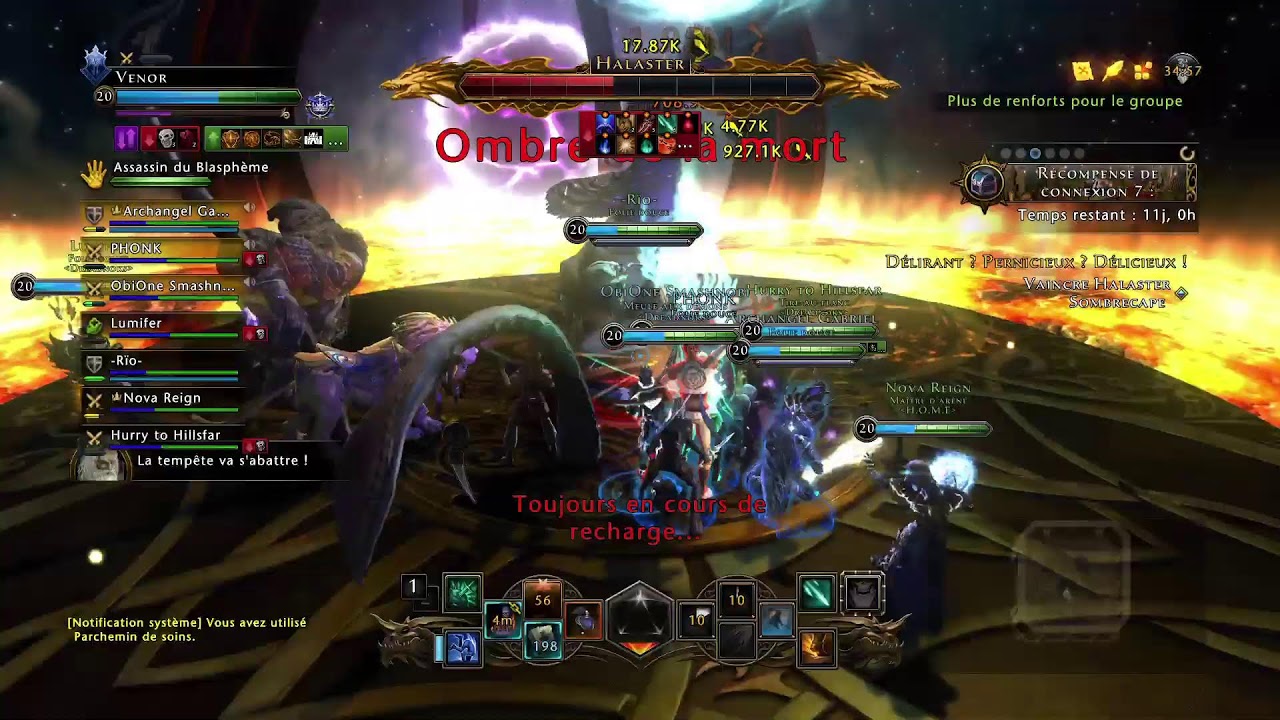
Task: Use the blue potion bottle slot
Action: click(583, 621)
